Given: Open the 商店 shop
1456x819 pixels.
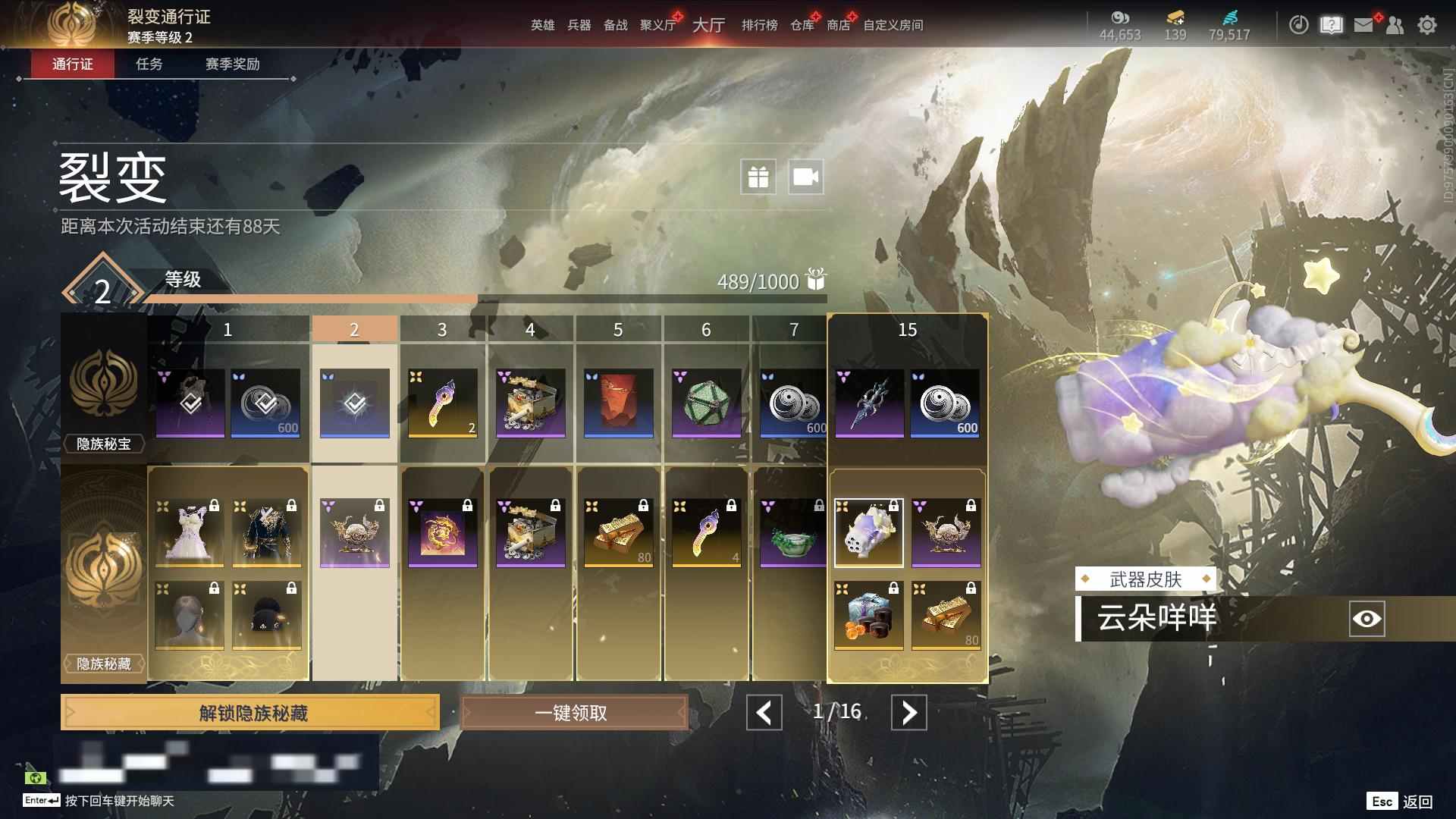Looking at the screenshot, I should pyautogui.click(x=838, y=25).
